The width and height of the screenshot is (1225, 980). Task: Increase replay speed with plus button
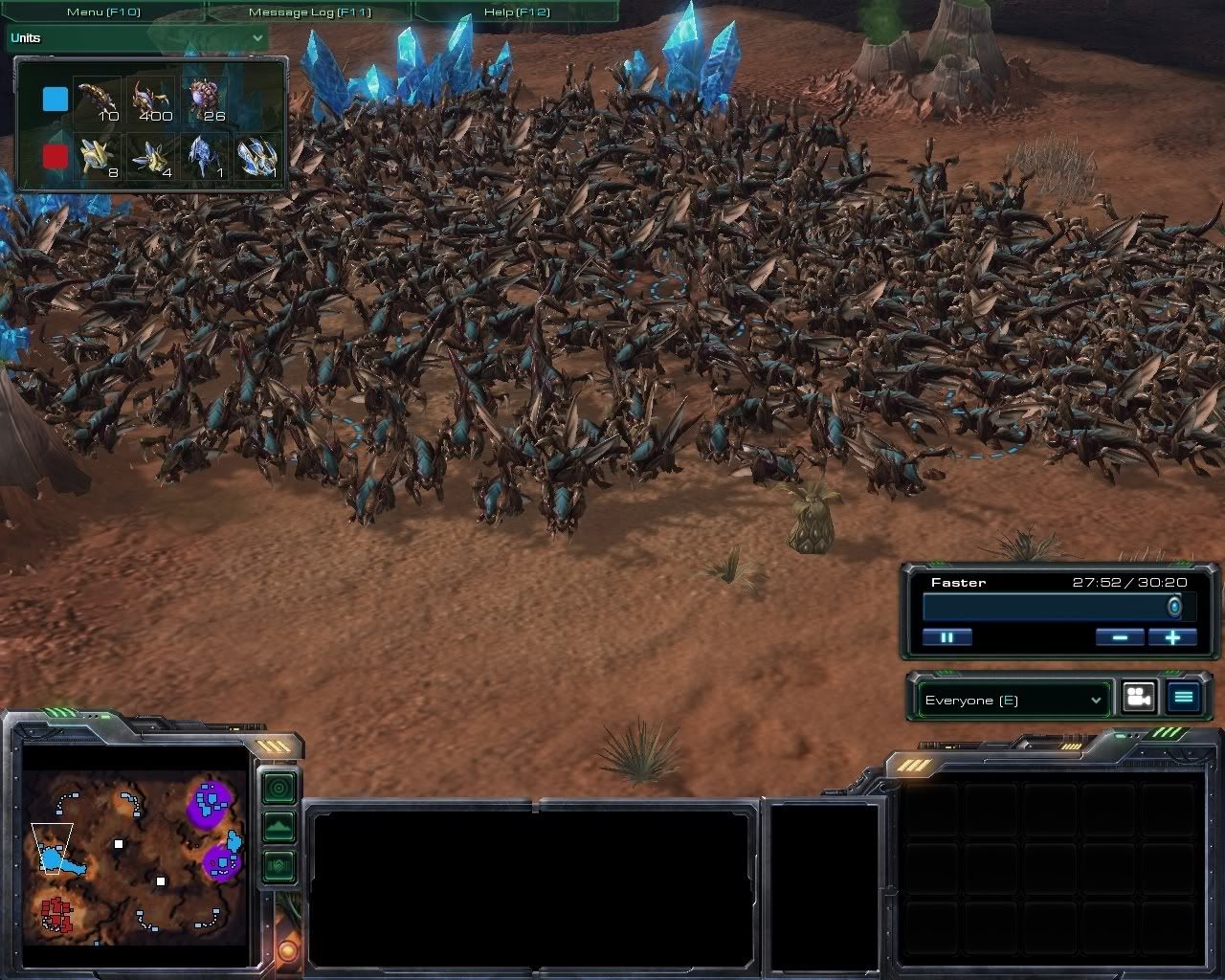tap(1172, 637)
